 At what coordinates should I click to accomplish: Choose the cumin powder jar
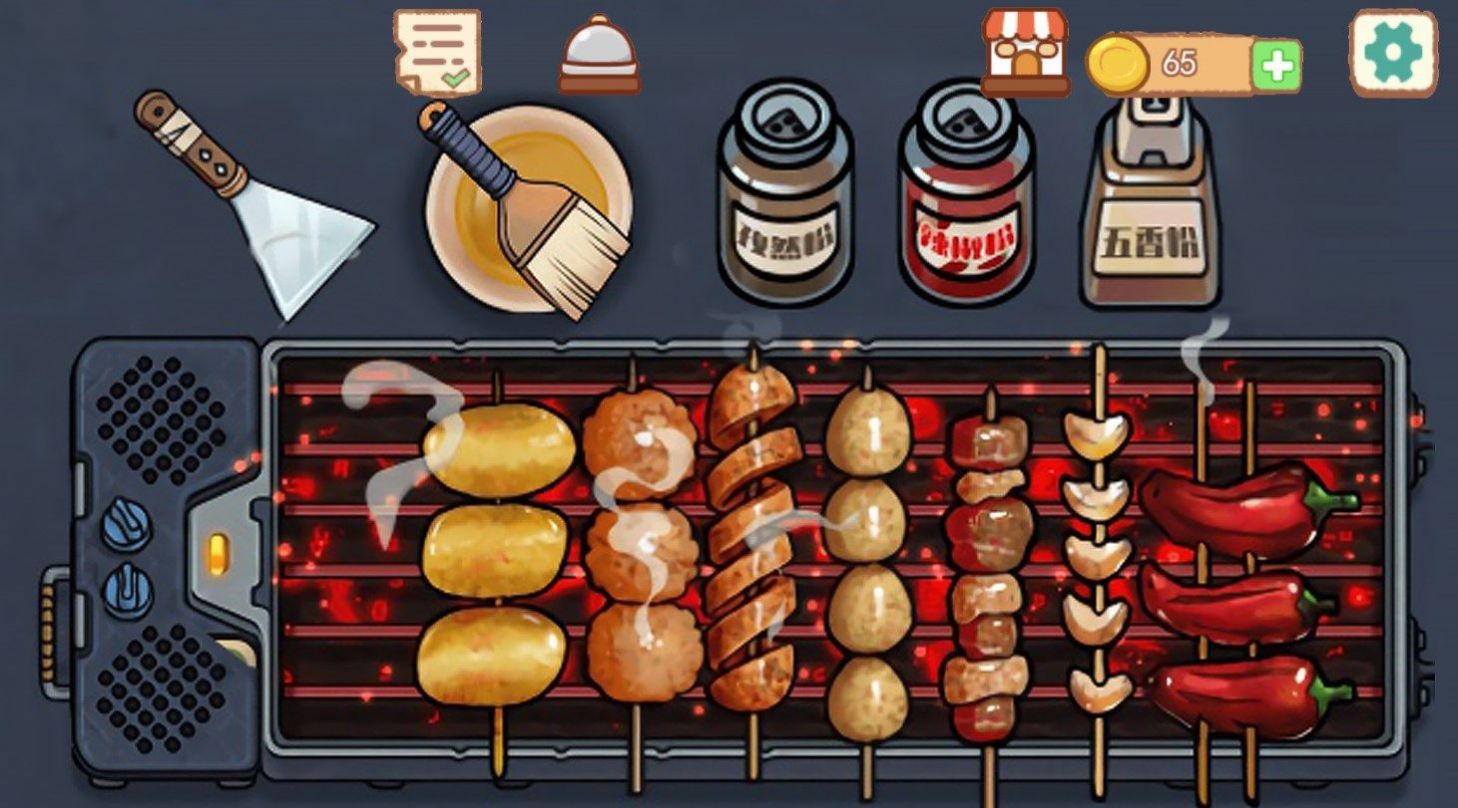[x=784, y=194]
